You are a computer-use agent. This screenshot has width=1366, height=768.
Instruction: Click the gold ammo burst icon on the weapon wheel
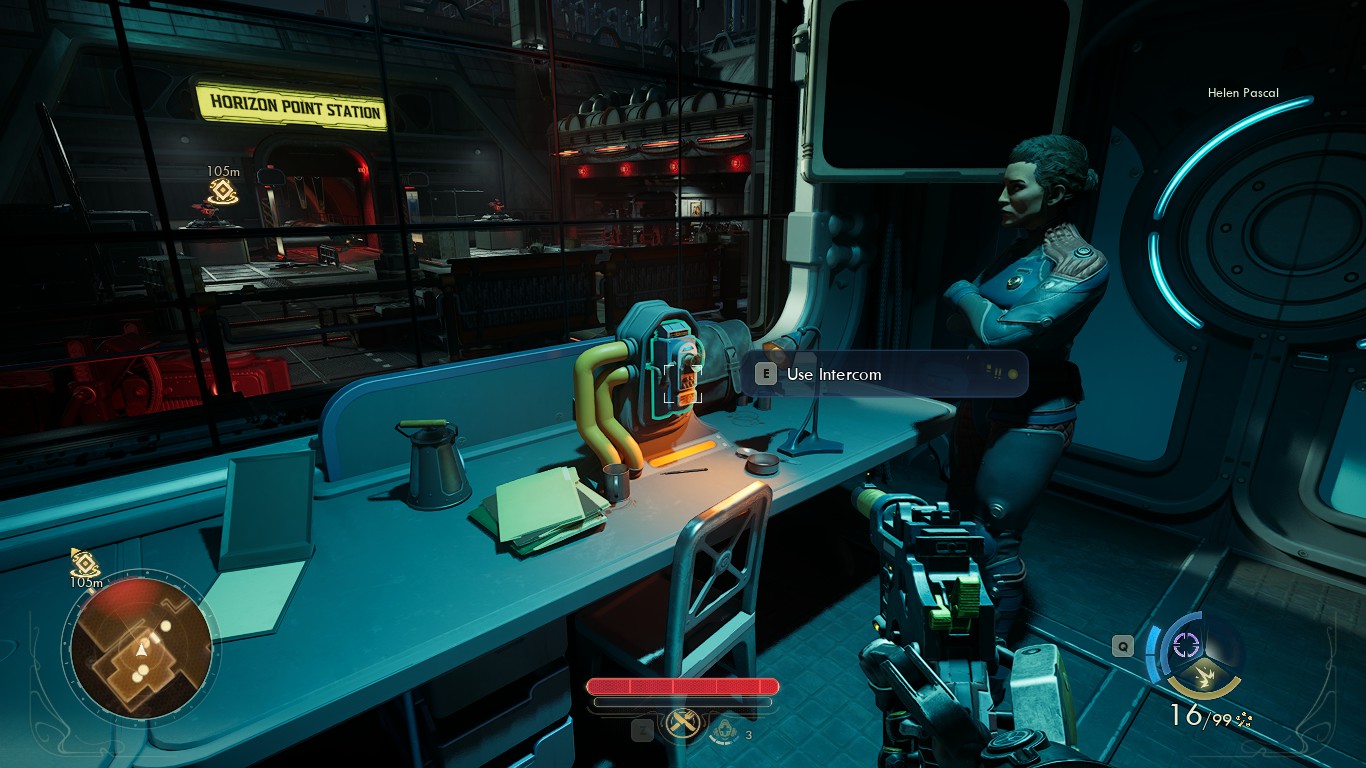1204,676
